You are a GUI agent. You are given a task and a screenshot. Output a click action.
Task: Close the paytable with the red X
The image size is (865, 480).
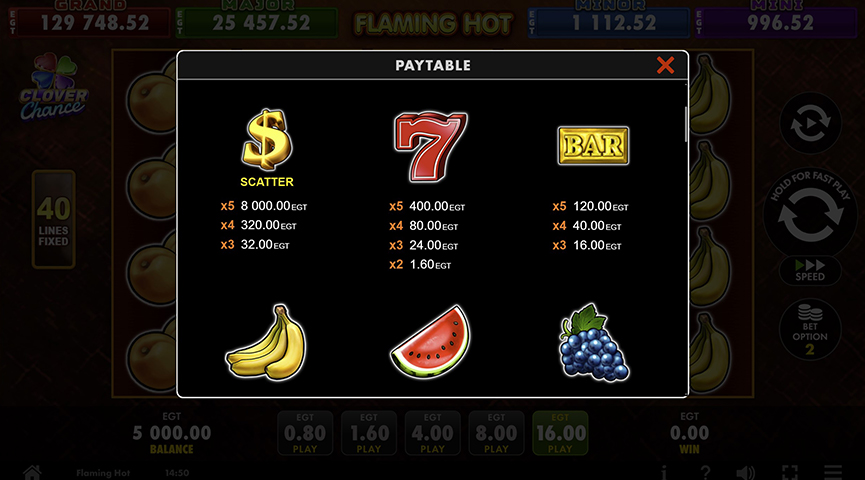coord(665,66)
